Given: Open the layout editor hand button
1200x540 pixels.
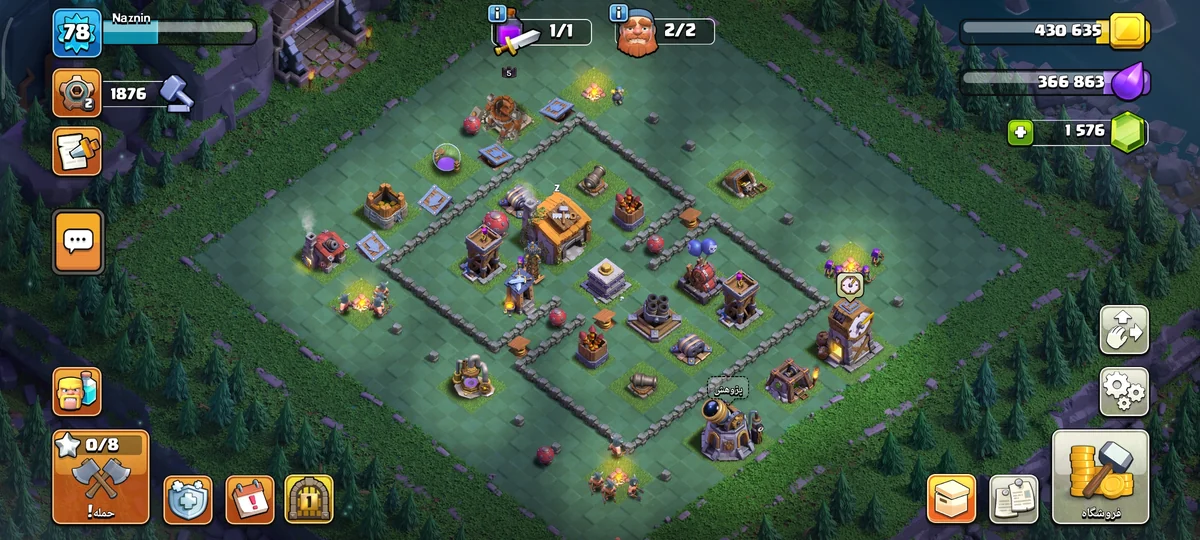Looking at the screenshot, I should click(x=1124, y=330).
